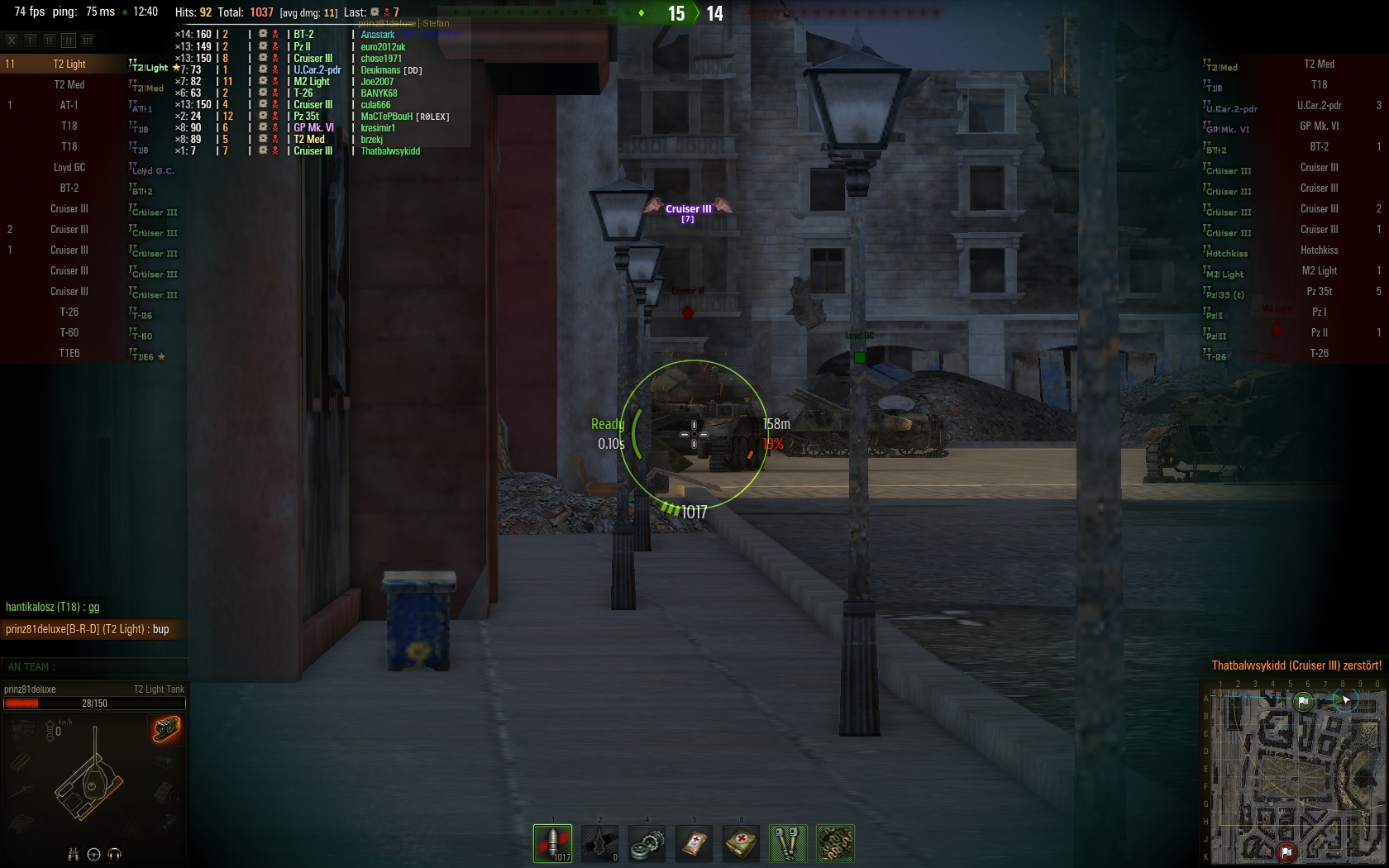The height and width of the screenshot is (868, 1389).
Task: Click the headphones radio operator icon
Action: point(115,855)
